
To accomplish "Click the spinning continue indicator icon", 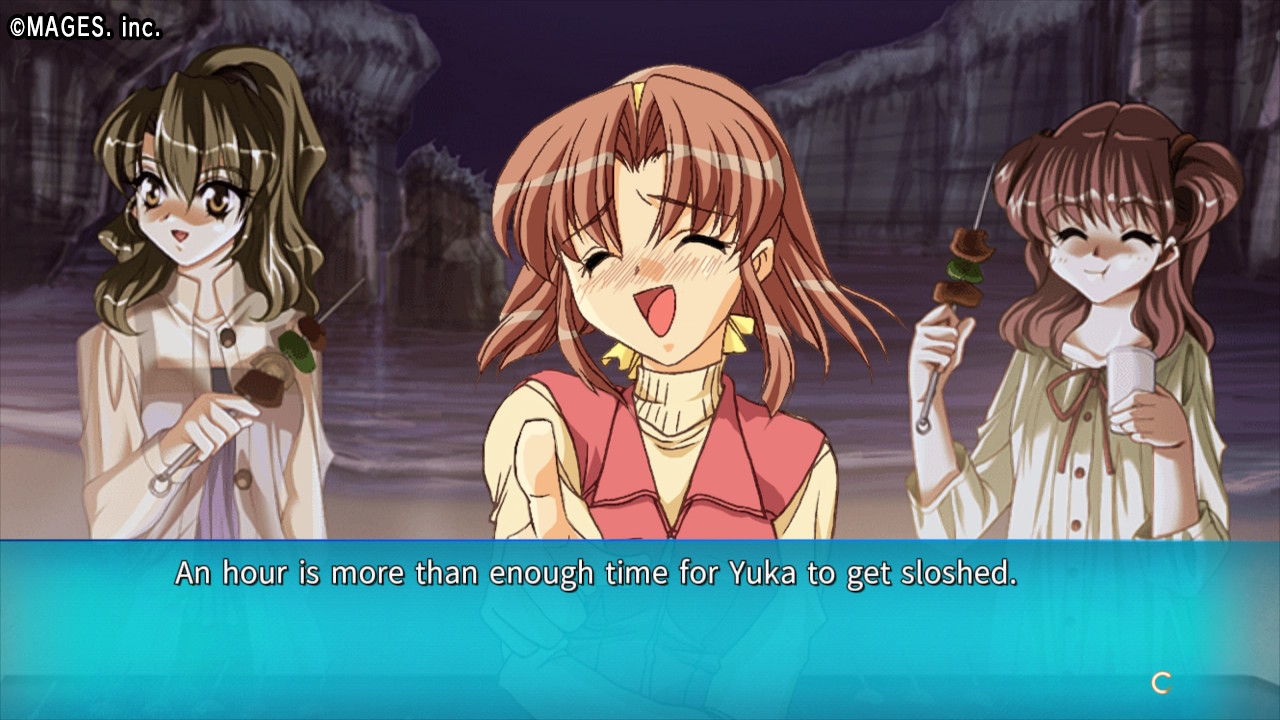I will point(1161,683).
